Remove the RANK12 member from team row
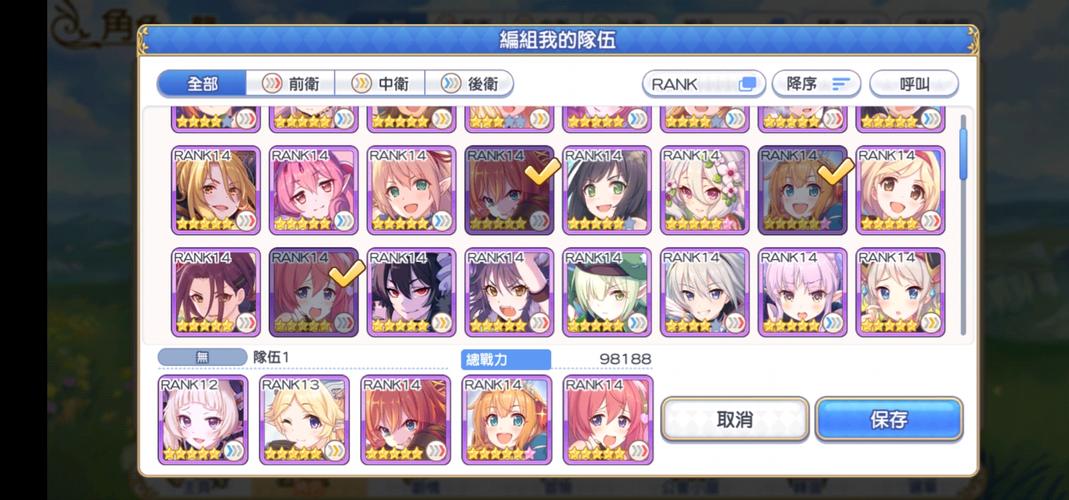1069x500 pixels. pos(203,420)
